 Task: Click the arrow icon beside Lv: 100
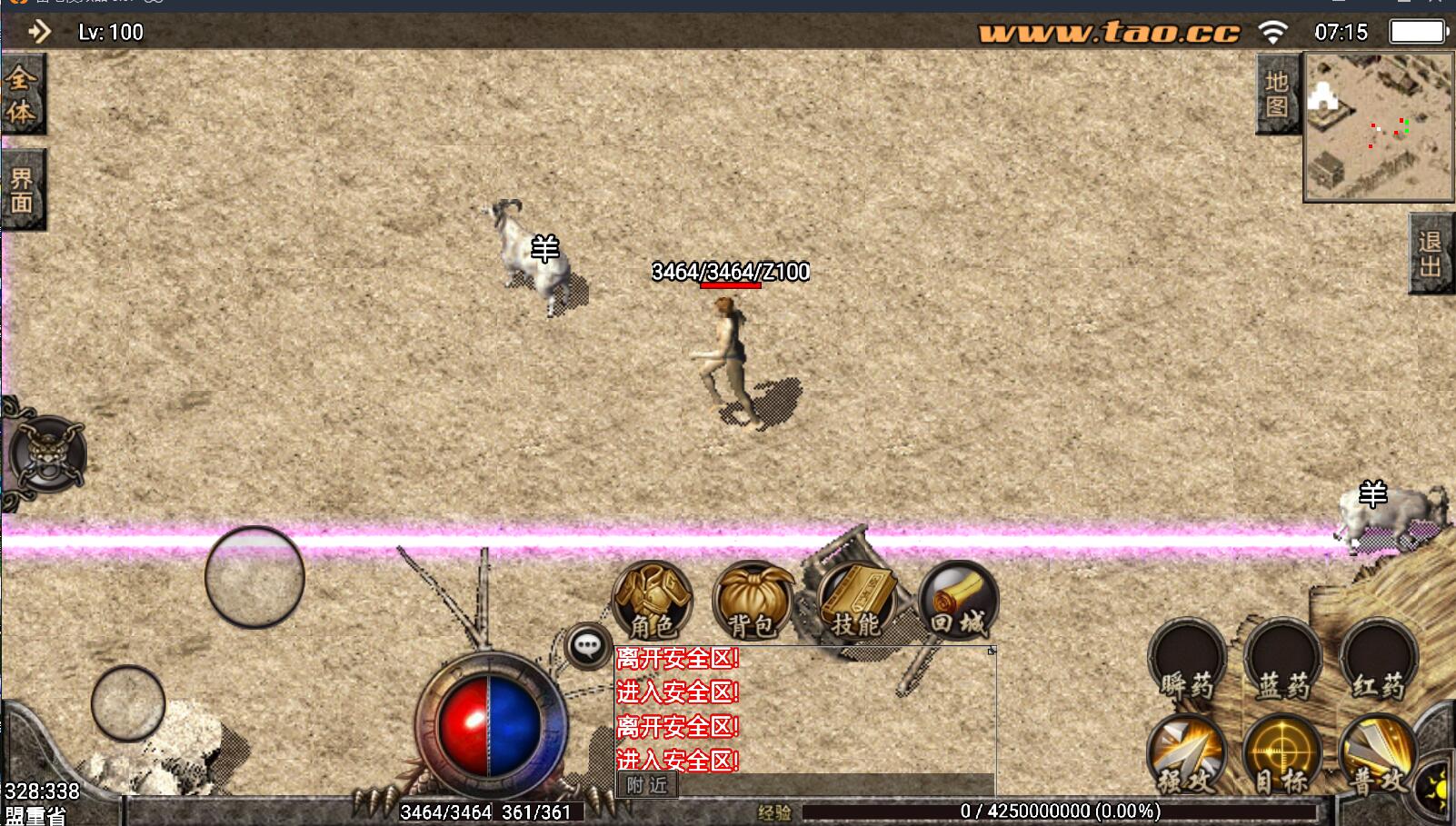39,33
